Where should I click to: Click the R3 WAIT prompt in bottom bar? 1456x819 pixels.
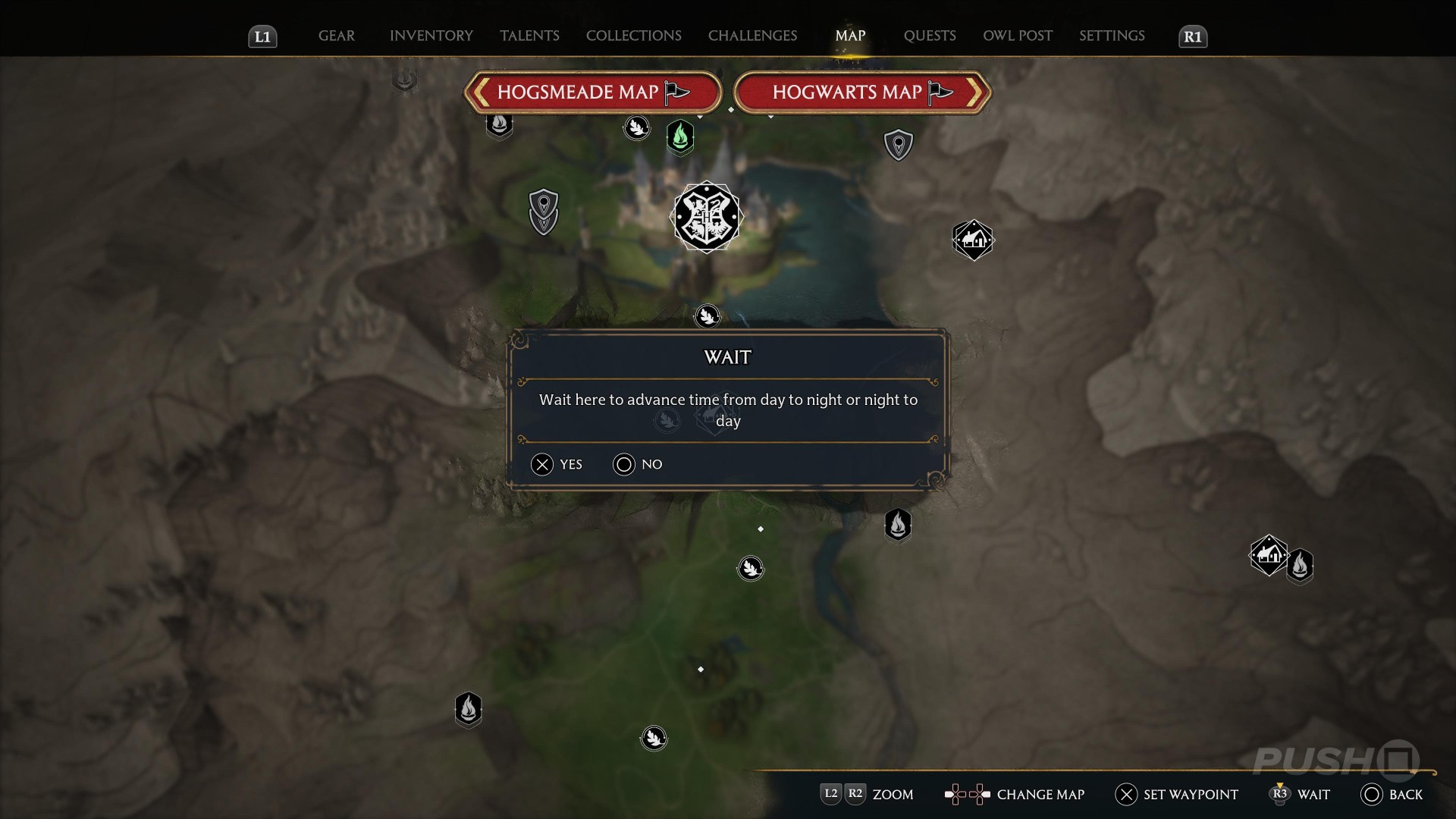coord(1300,795)
